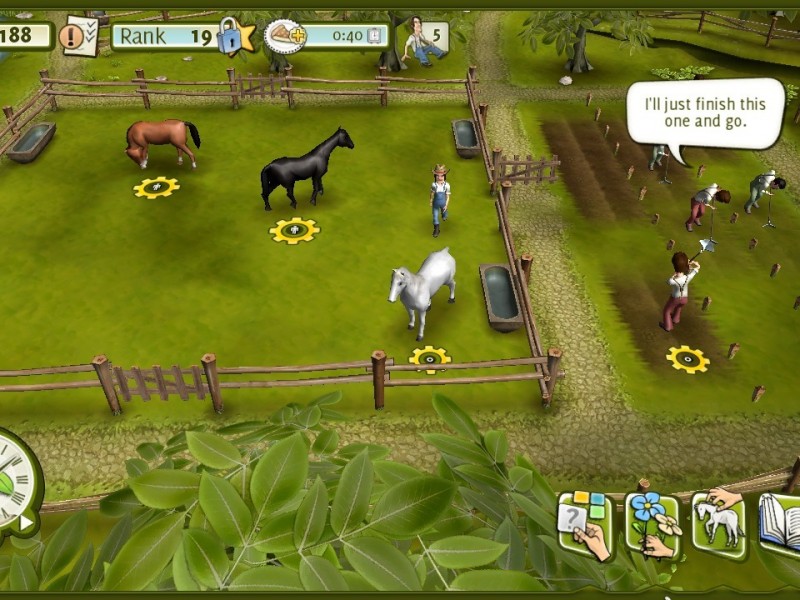
Task: Click the white arrow beside the clock
Action: point(26,521)
